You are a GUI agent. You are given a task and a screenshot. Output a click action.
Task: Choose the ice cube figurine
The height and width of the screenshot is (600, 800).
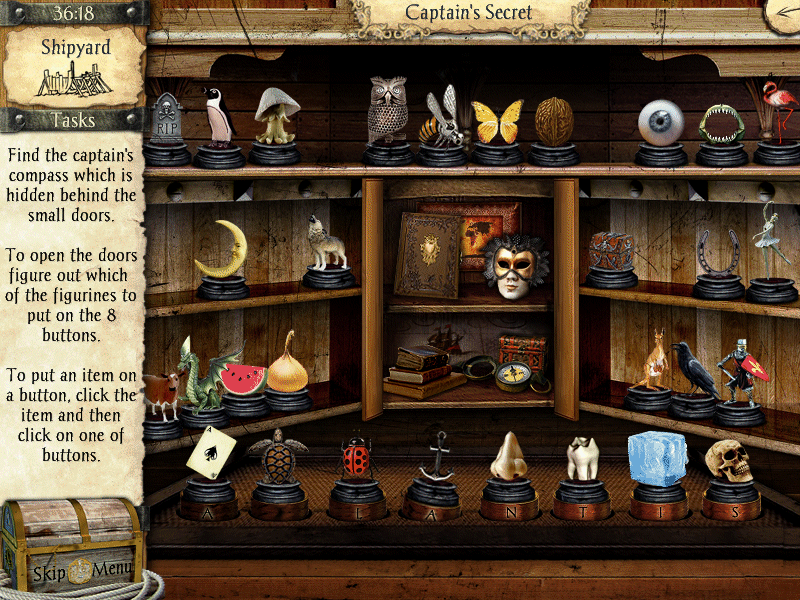[x=657, y=459]
